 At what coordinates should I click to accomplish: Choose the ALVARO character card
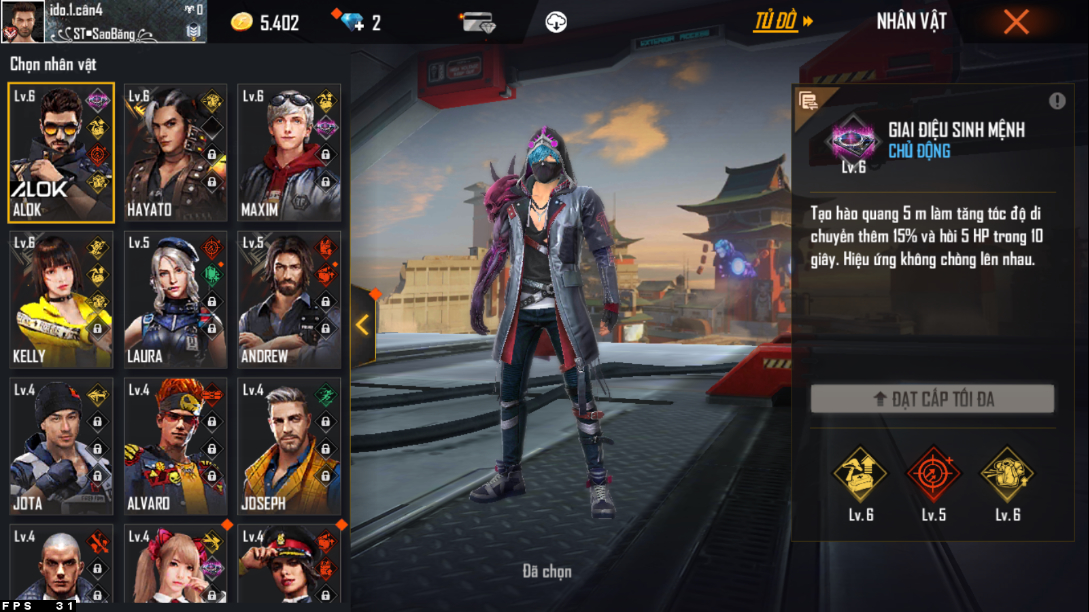175,446
